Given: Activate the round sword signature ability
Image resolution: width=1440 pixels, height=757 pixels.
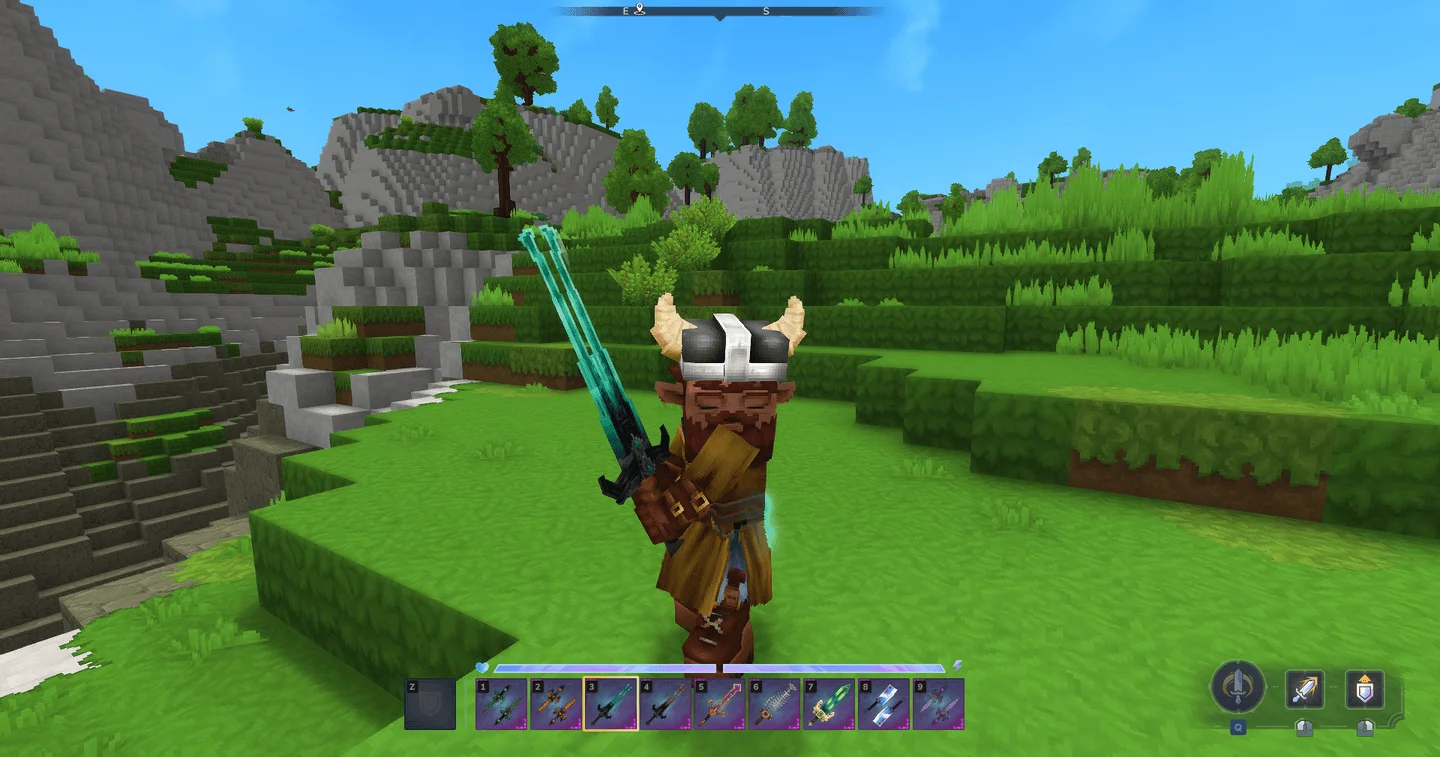Looking at the screenshot, I should click(1238, 688).
